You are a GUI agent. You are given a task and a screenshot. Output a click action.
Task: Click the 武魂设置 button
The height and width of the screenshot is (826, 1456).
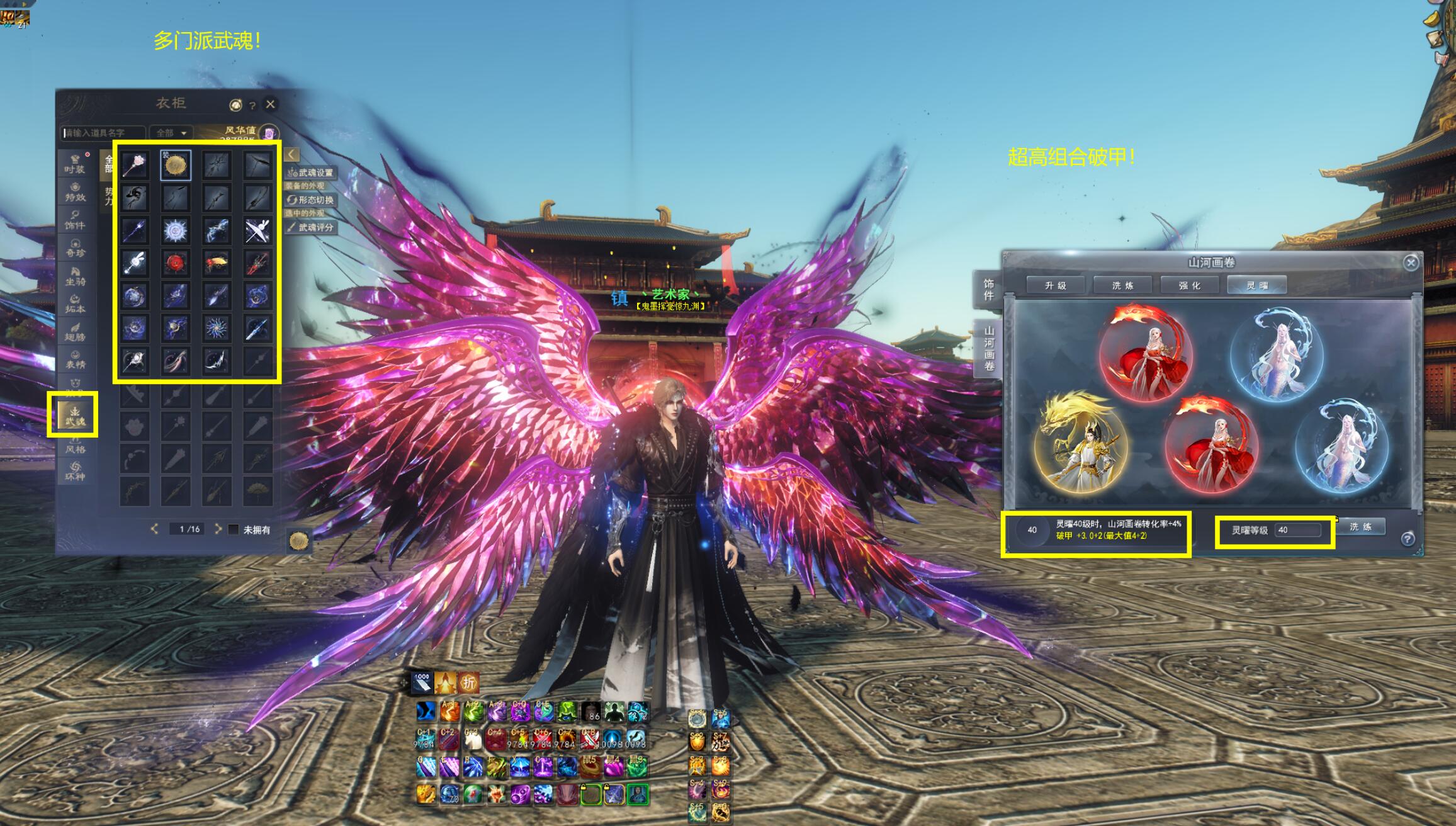pyautogui.click(x=312, y=173)
